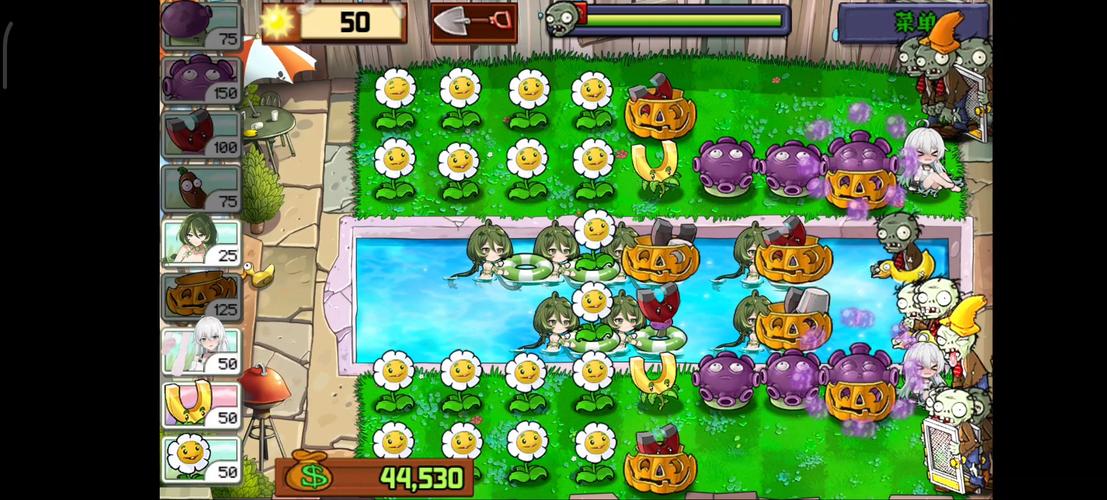Grab the shovel tool
Viewport: 1107px width, 500px height.
[x=473, y=22]
